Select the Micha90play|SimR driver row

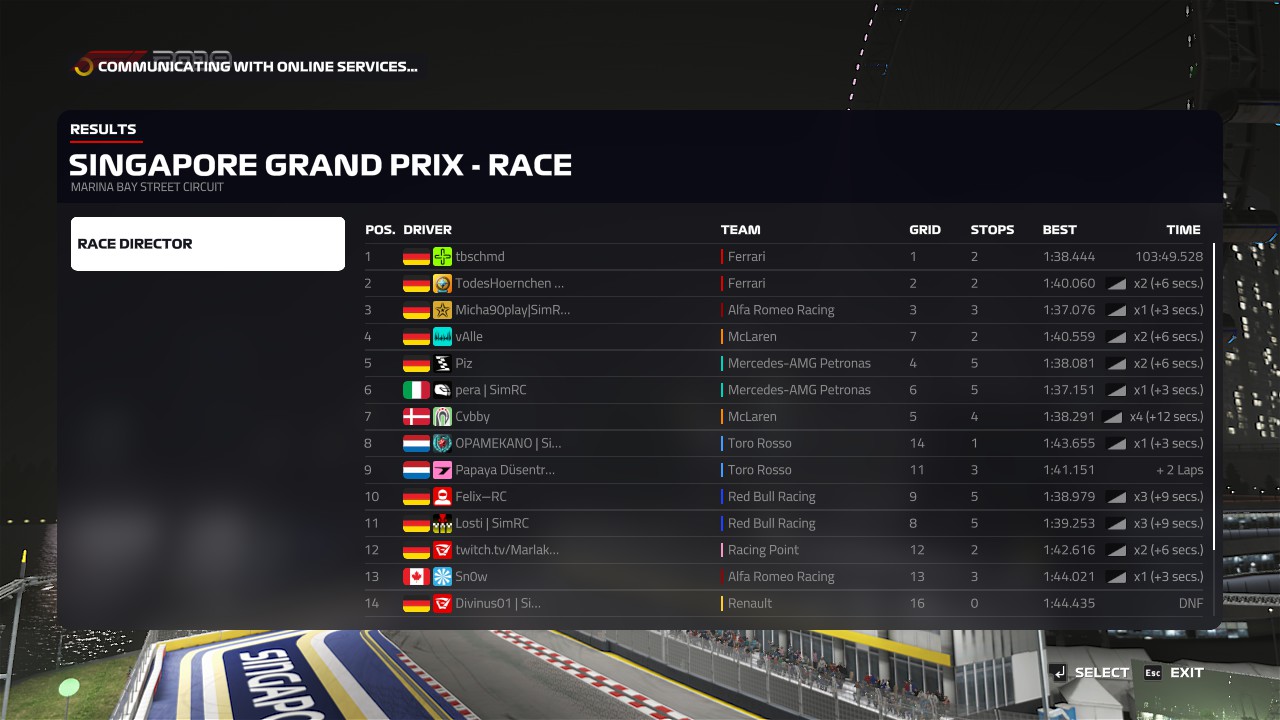click(x=783, y=310)
